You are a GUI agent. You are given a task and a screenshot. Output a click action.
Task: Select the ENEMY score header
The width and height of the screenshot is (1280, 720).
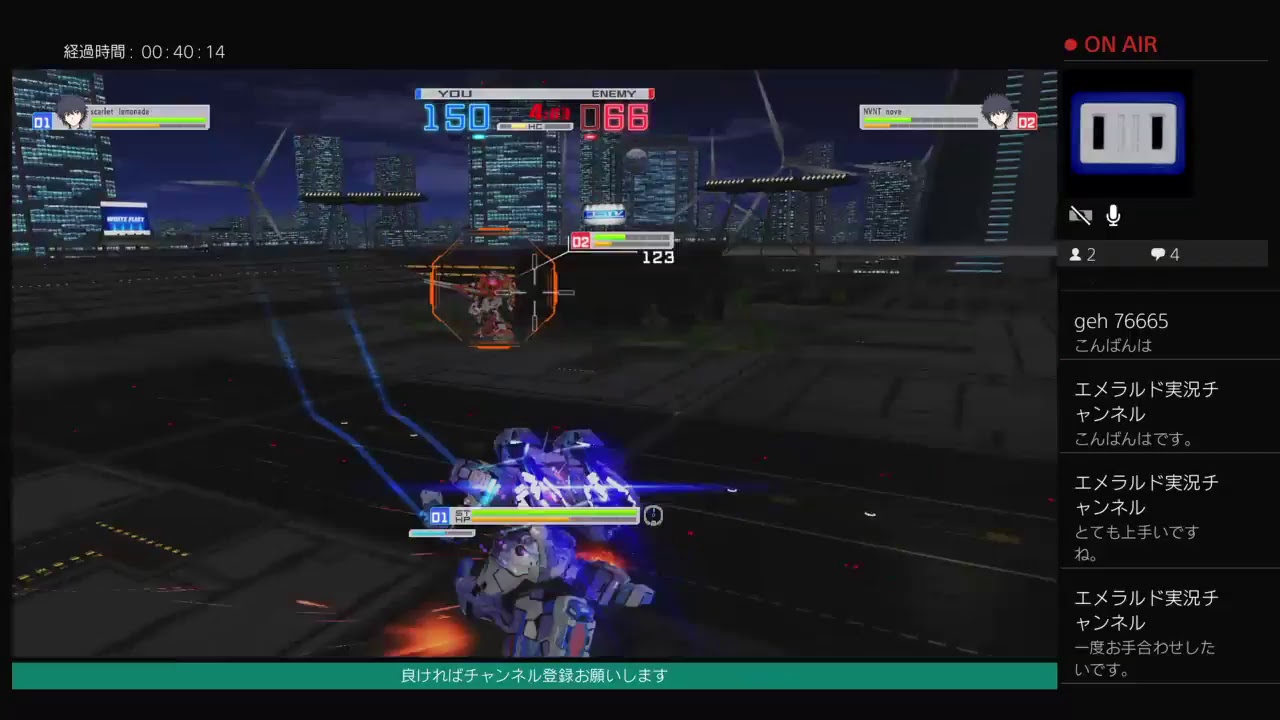614,93
